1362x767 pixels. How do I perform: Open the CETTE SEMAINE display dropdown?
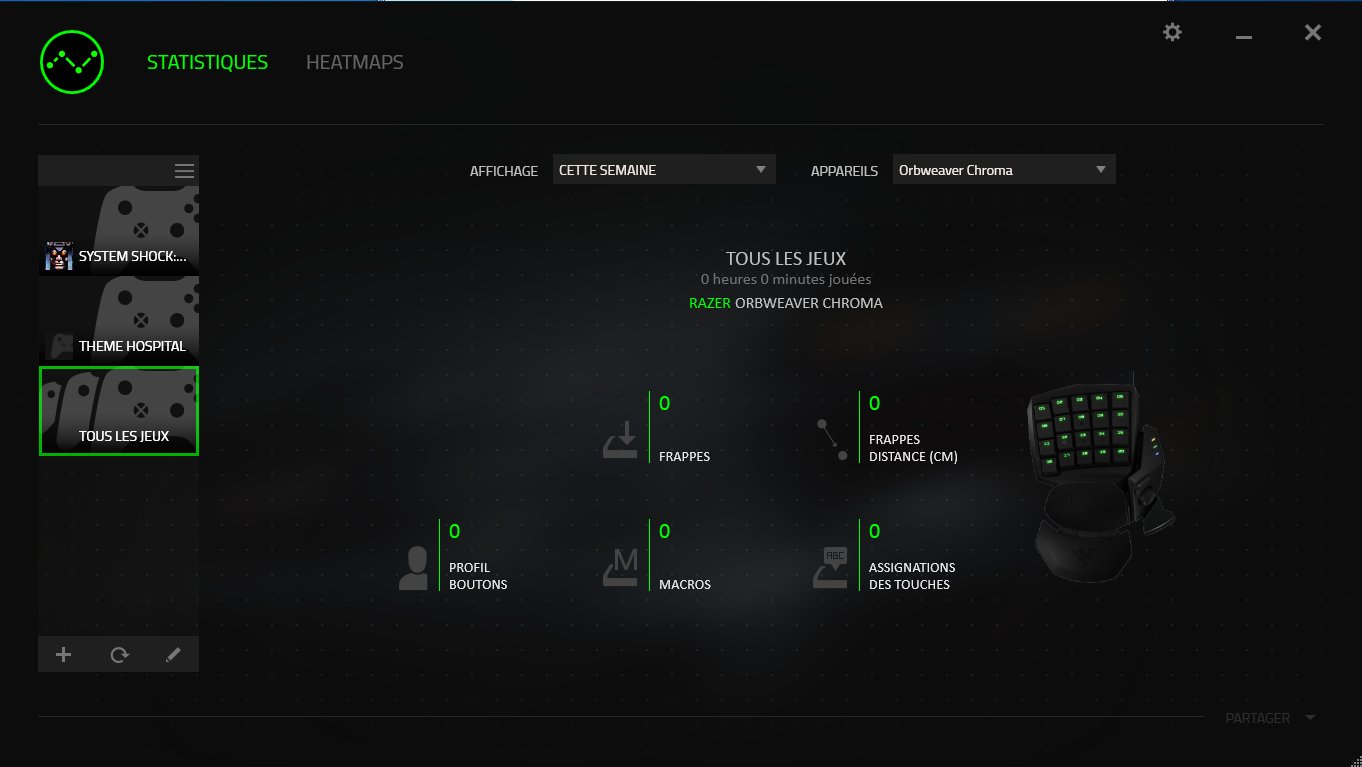(x=663, y=169)
